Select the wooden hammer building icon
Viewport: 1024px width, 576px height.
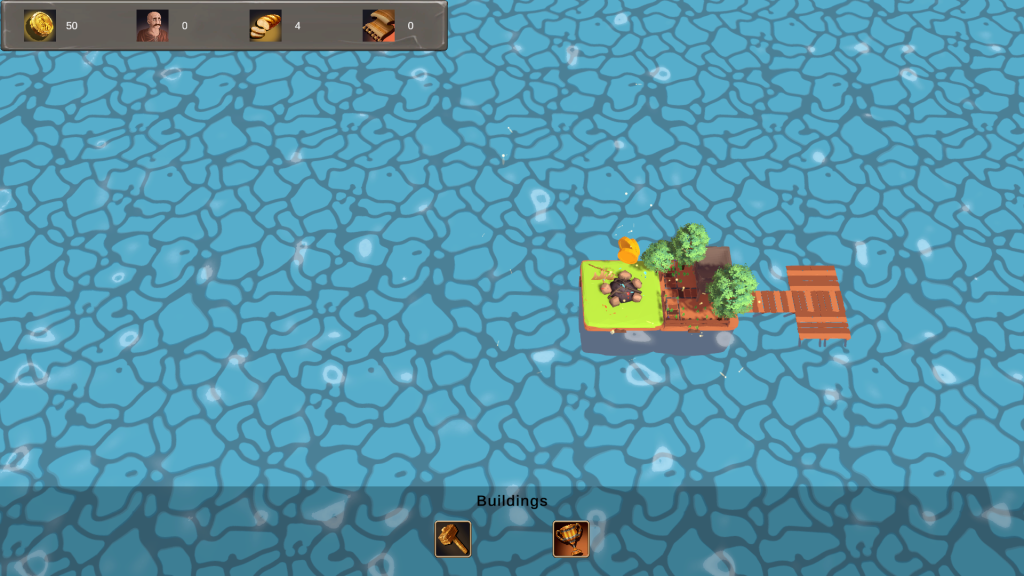coord(452,539)
